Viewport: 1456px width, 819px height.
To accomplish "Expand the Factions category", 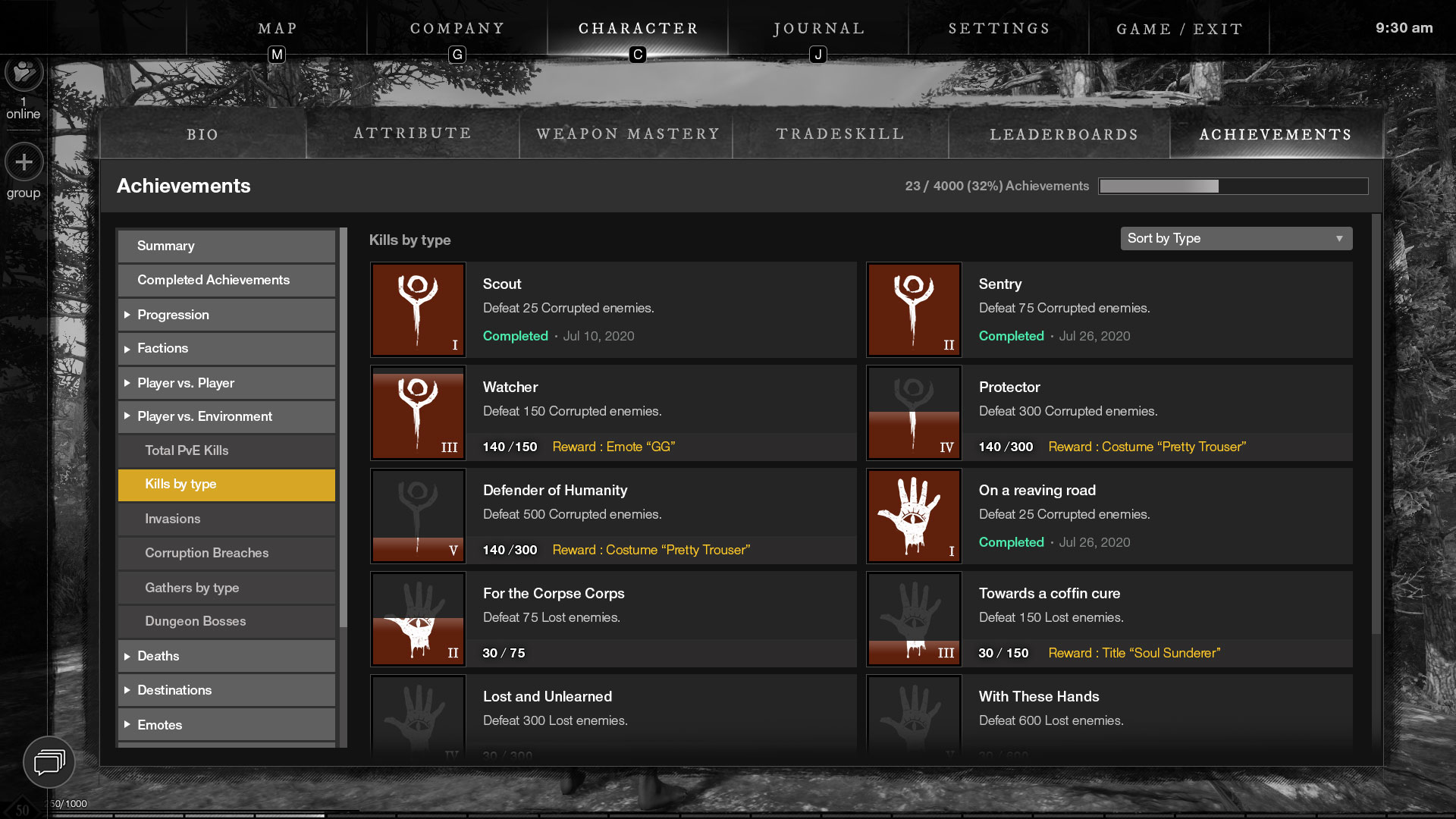I will pyautogui.click(x=226, y=349).
